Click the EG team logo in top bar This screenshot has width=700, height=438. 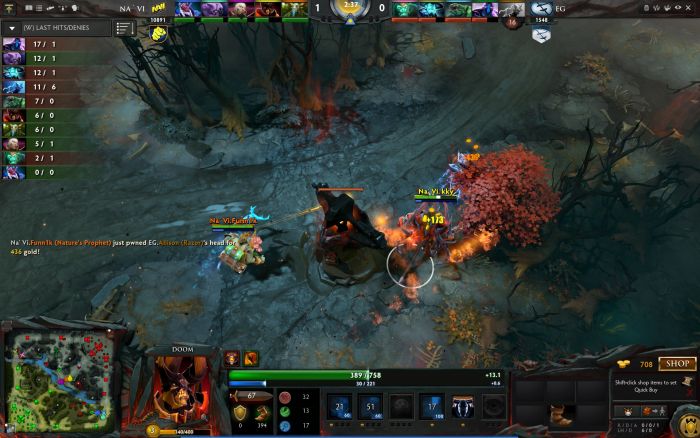point(541,8)
